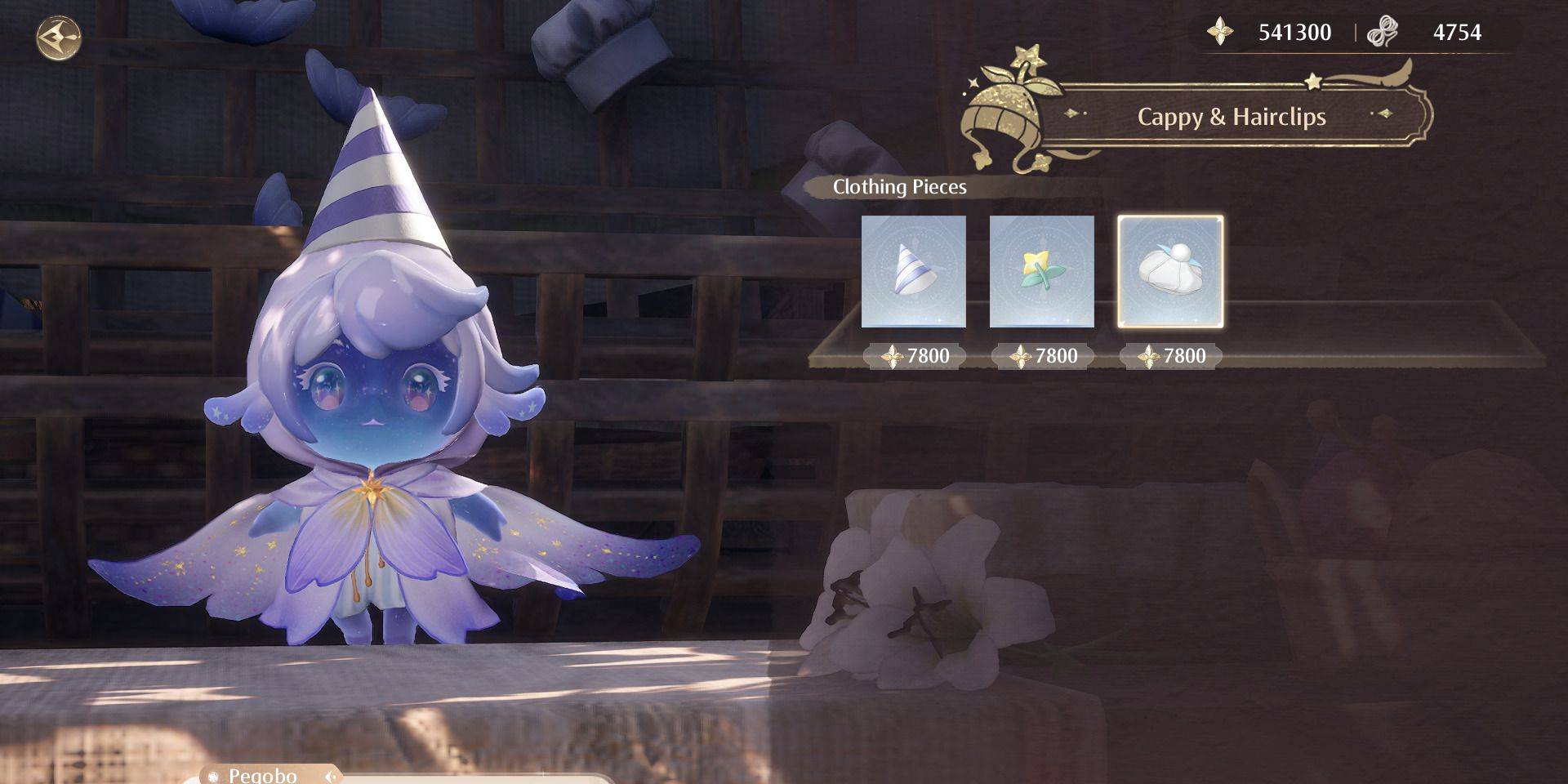This screenshot has width=1568, height=784.
Task: Choose the yellow flower hairclip piece
Action: coord(1041,271)
